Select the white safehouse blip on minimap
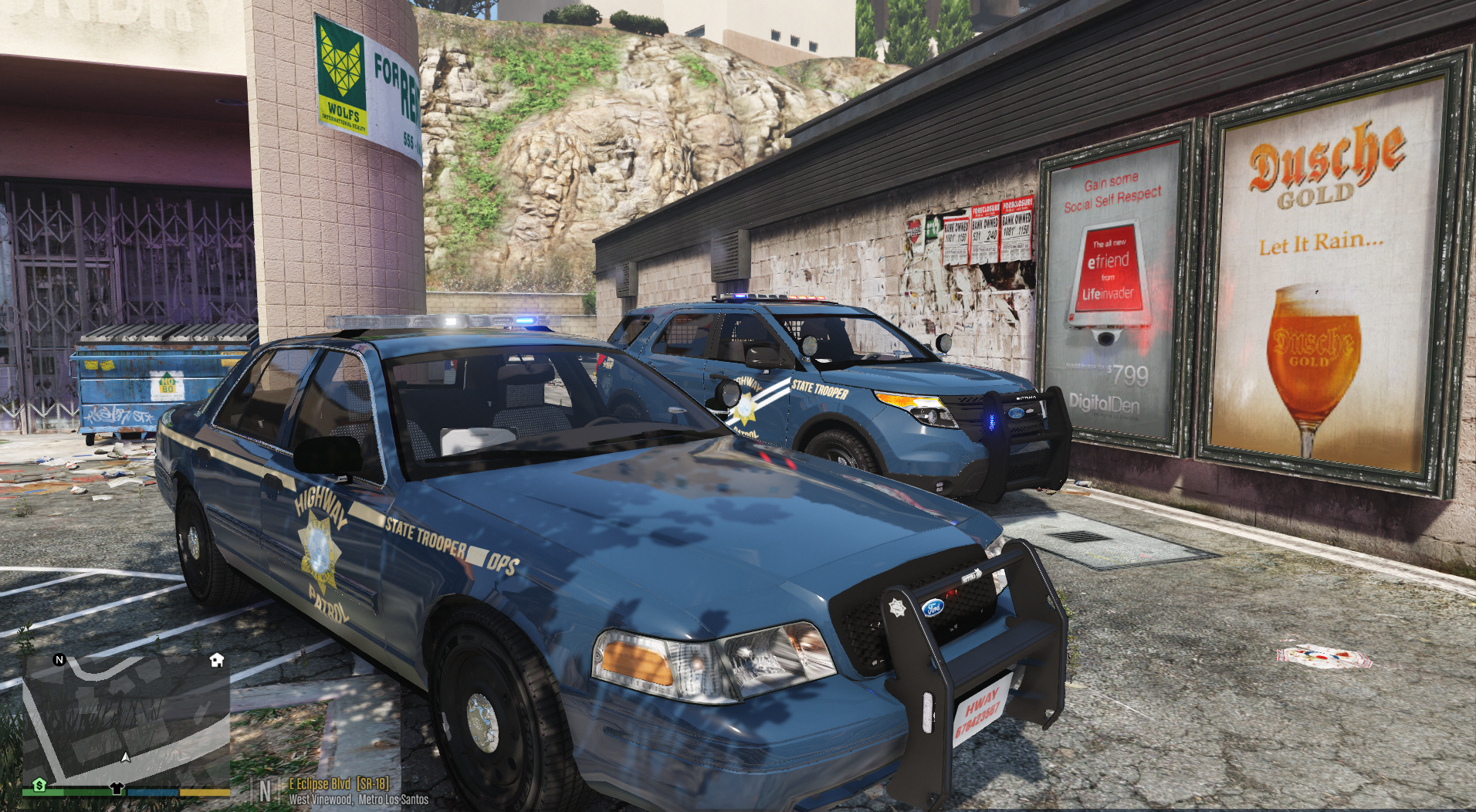The image size is (1476, 812). coord(217,660)
